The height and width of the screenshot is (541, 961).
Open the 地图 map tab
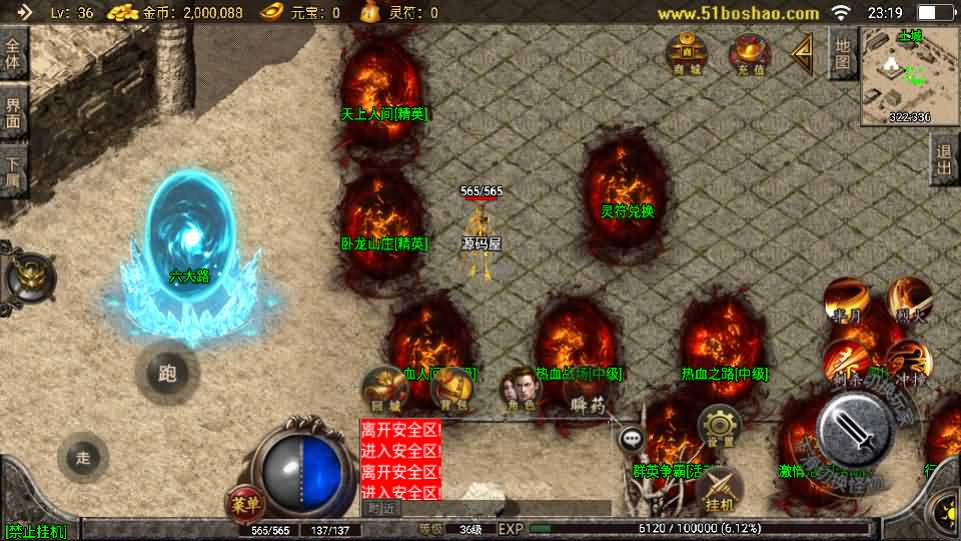843,54
